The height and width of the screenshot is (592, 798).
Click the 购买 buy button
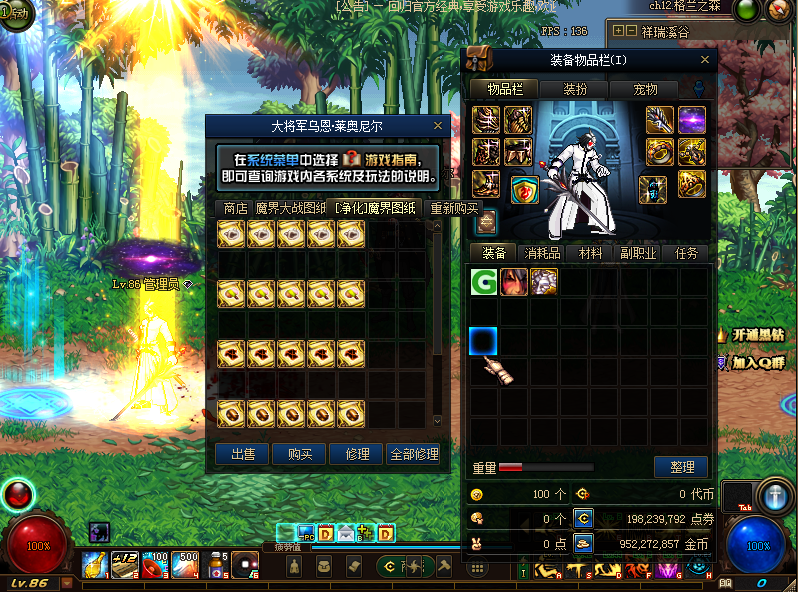click(299, 454)
